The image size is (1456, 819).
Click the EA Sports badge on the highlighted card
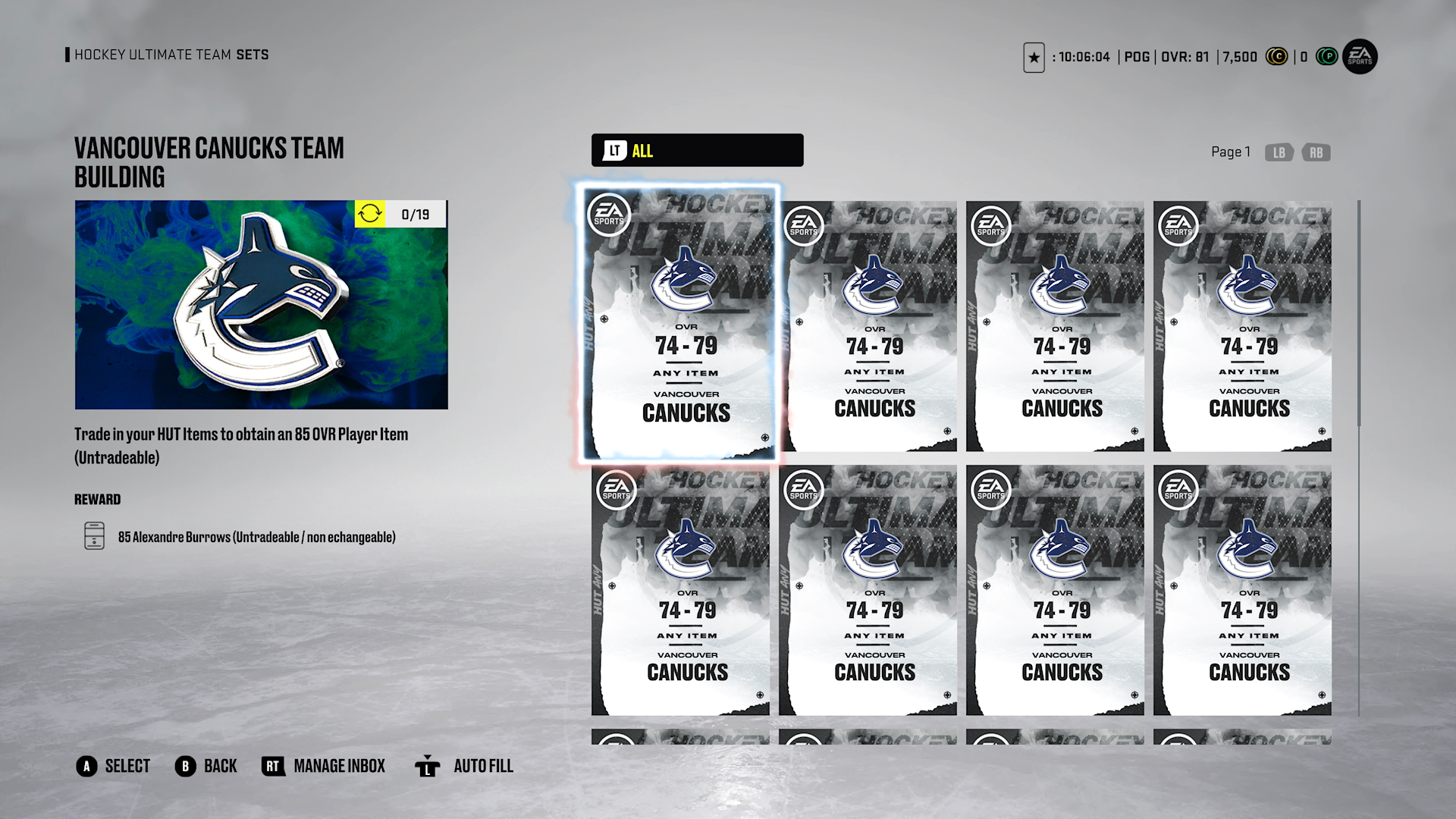(x=609, y=215)
